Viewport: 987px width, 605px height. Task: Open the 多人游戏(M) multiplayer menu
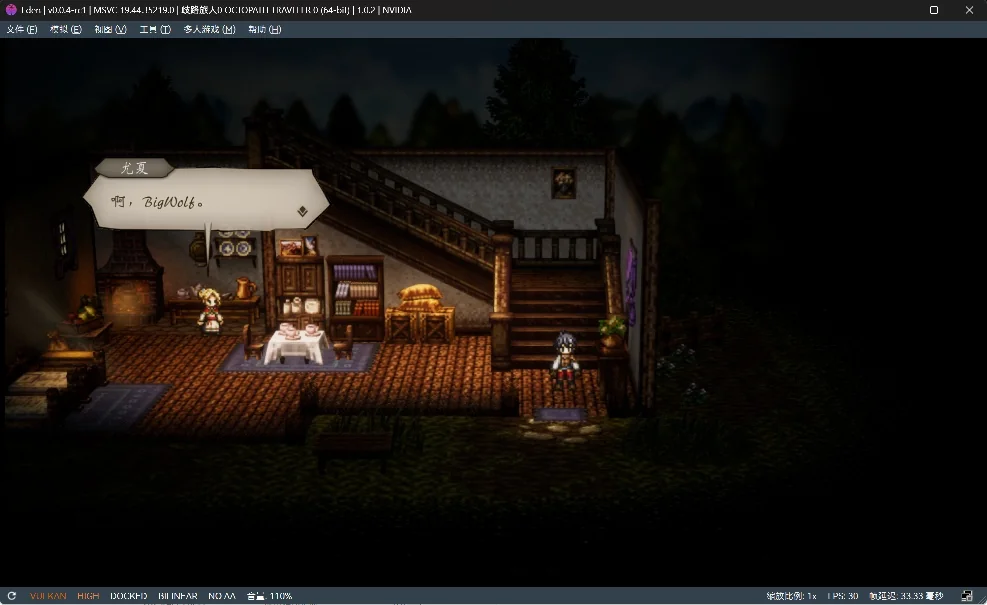pos(209,29)
